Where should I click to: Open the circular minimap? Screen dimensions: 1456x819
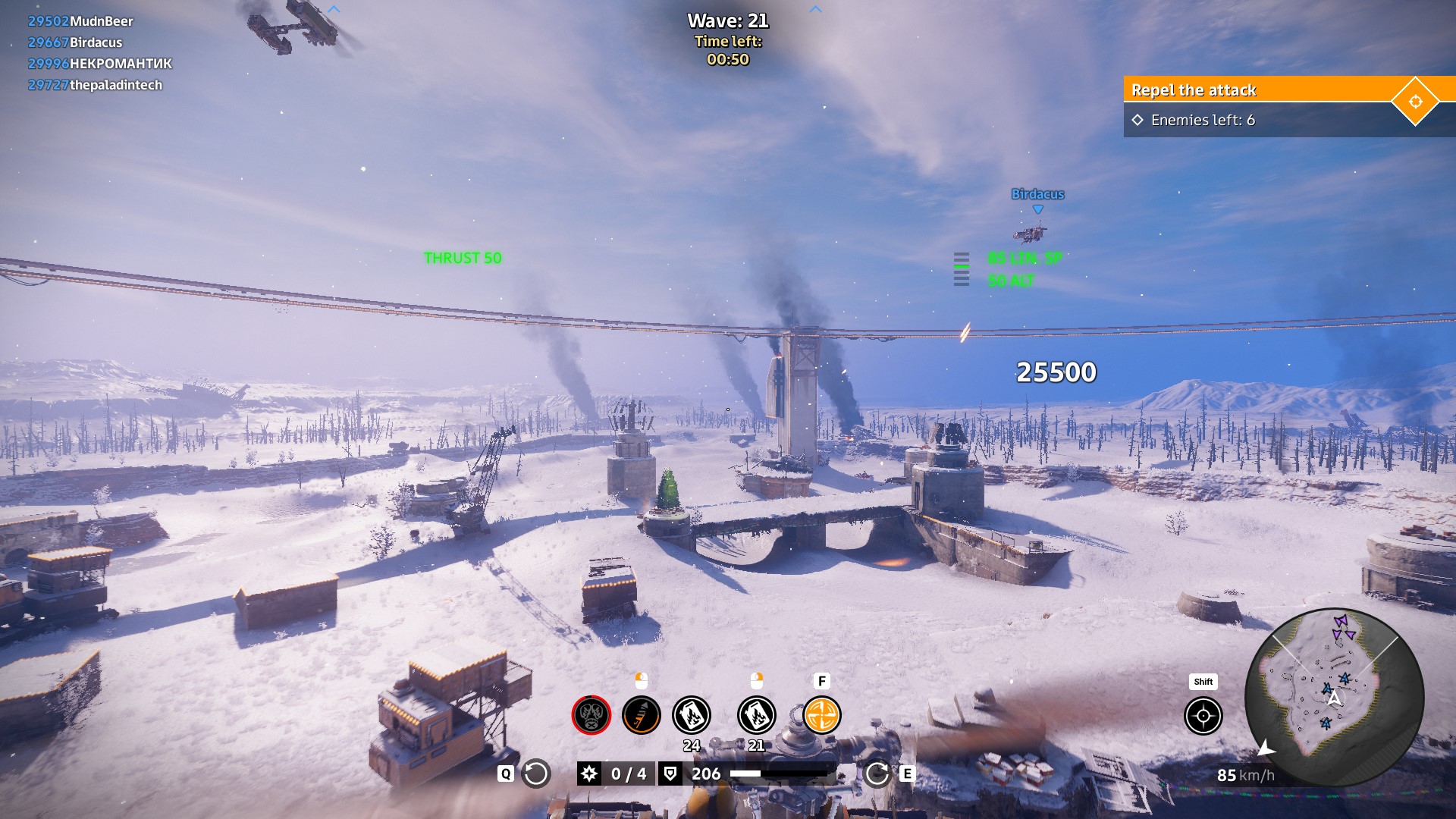point(1335,698)
